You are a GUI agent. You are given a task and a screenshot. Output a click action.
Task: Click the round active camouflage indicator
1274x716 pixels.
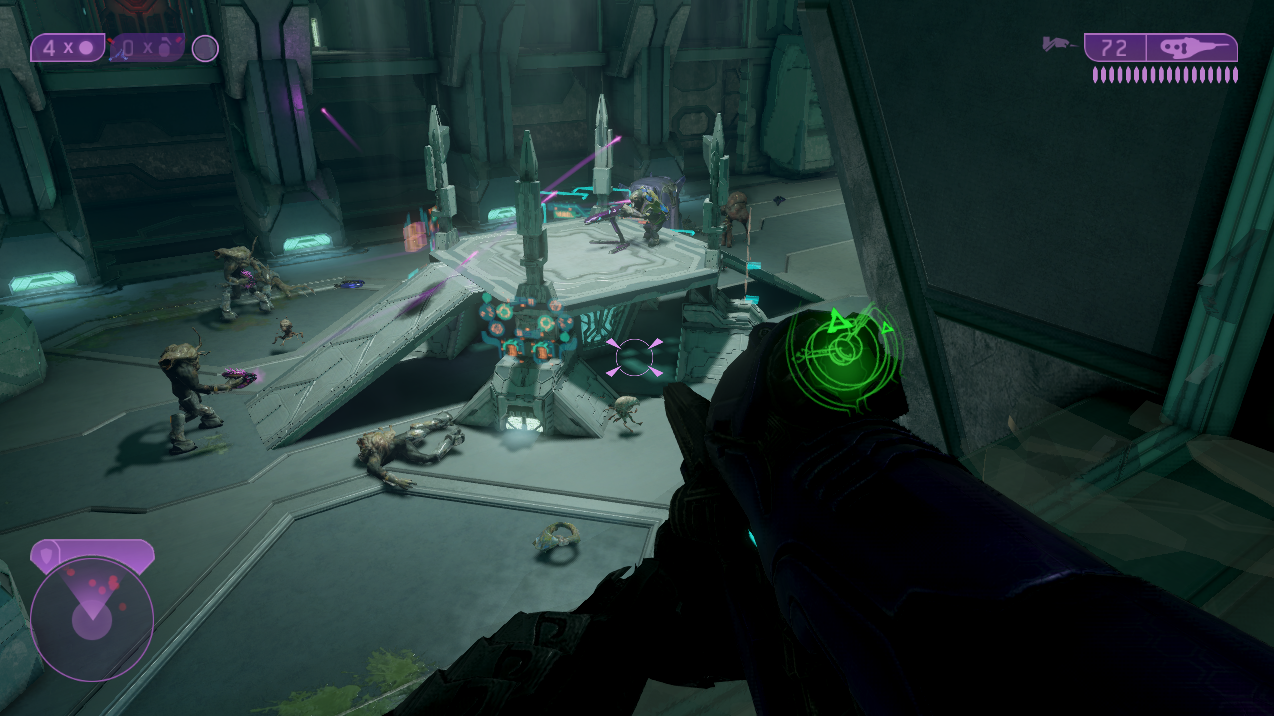(x=205, y=48)
